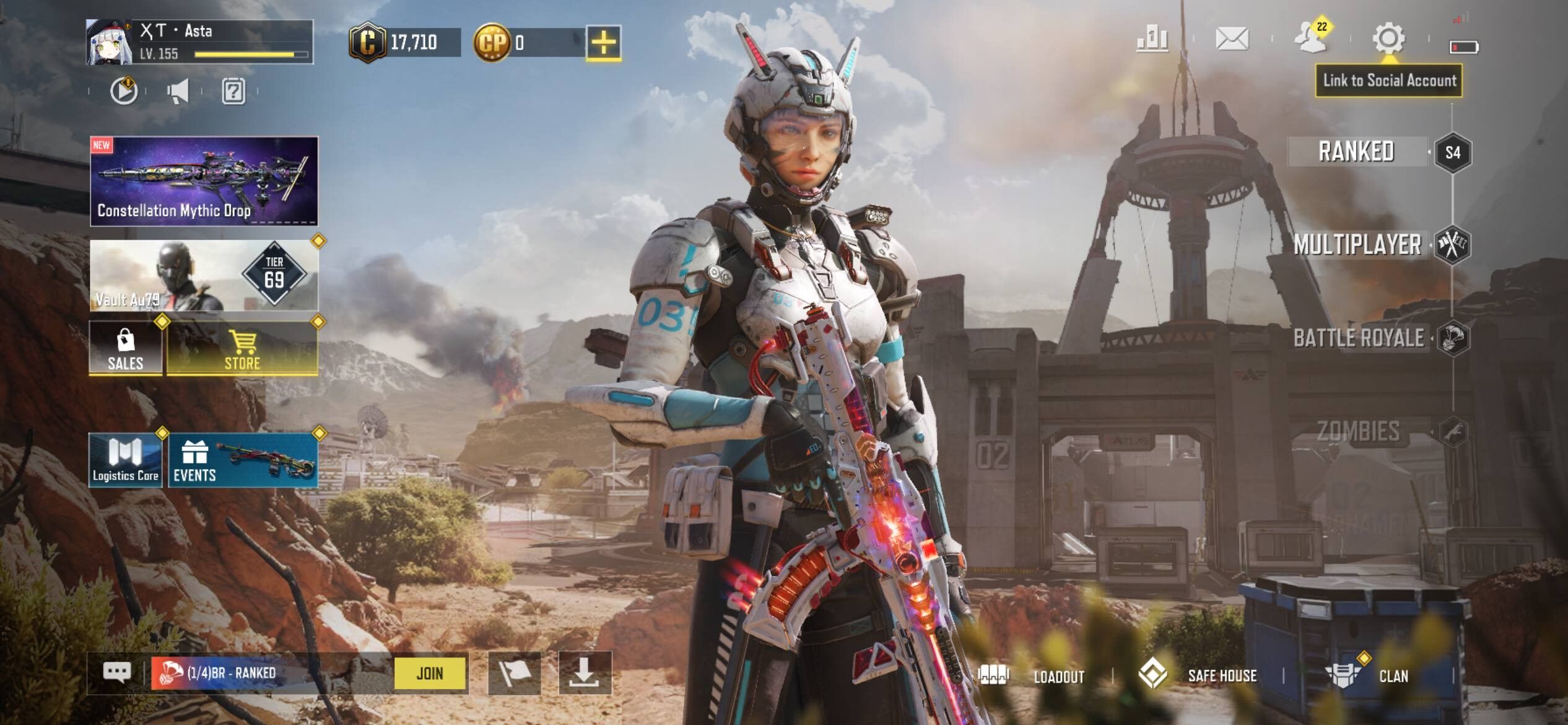Viewport: 1568px width, 725px height.
Task: Select Multiplayer mode
Action: 1357,245
